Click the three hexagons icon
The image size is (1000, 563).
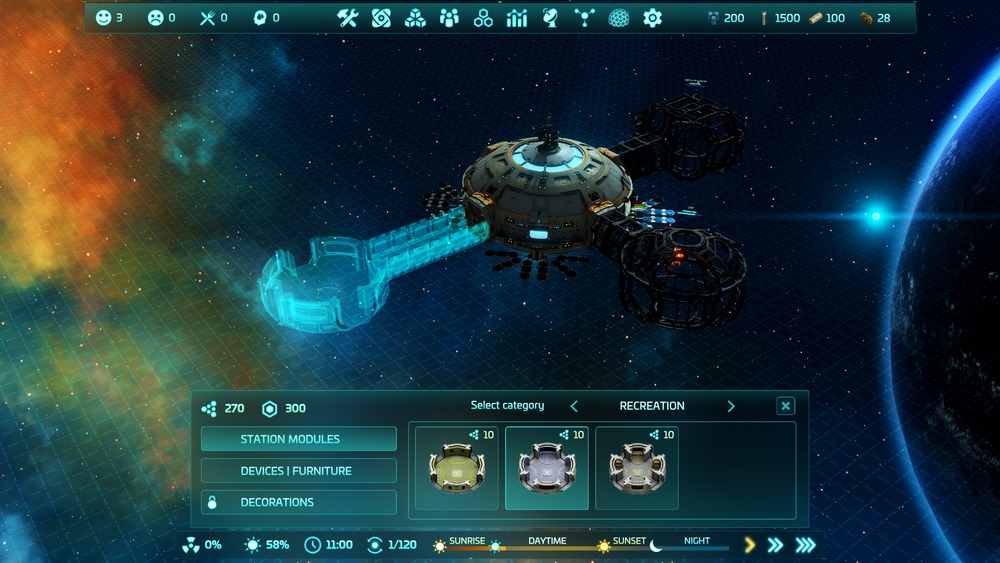(483, 18)
